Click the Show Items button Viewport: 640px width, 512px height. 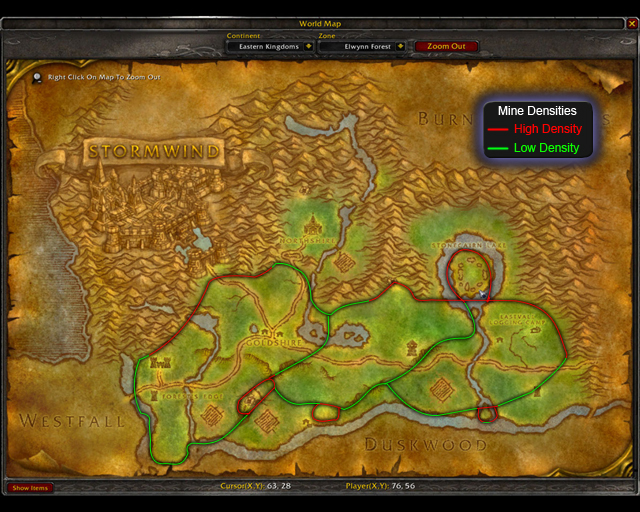point(30,488)
